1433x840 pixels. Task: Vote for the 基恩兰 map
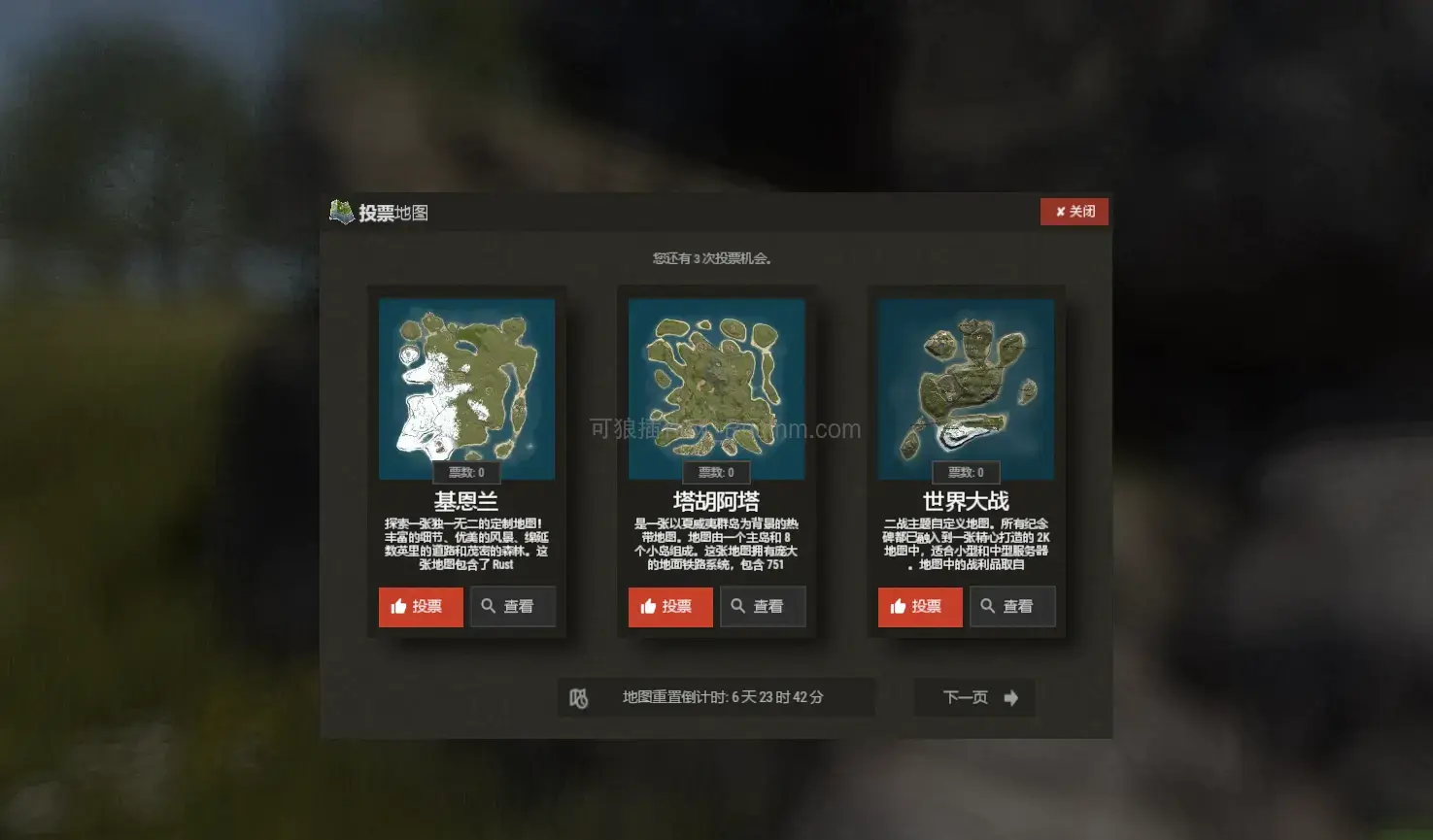[x=420, y=607]
